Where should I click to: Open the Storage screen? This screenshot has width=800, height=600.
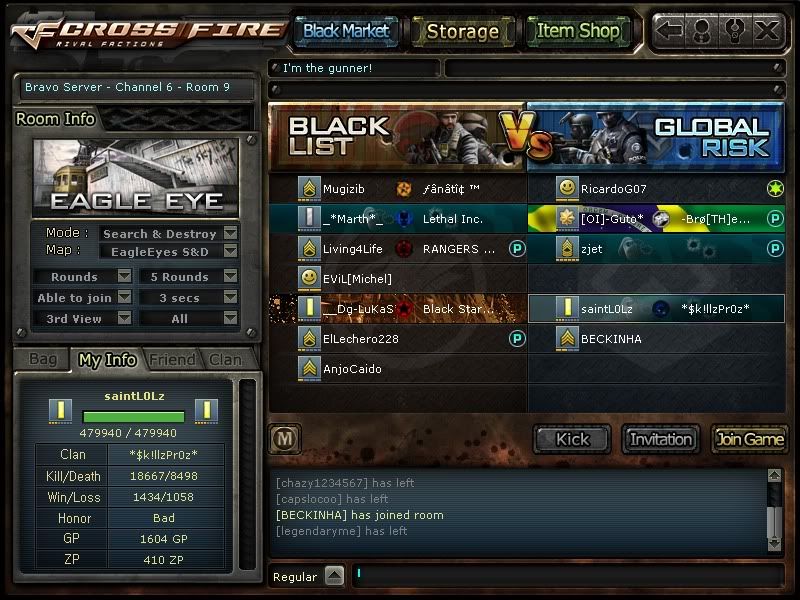click(x=462, y=31)
